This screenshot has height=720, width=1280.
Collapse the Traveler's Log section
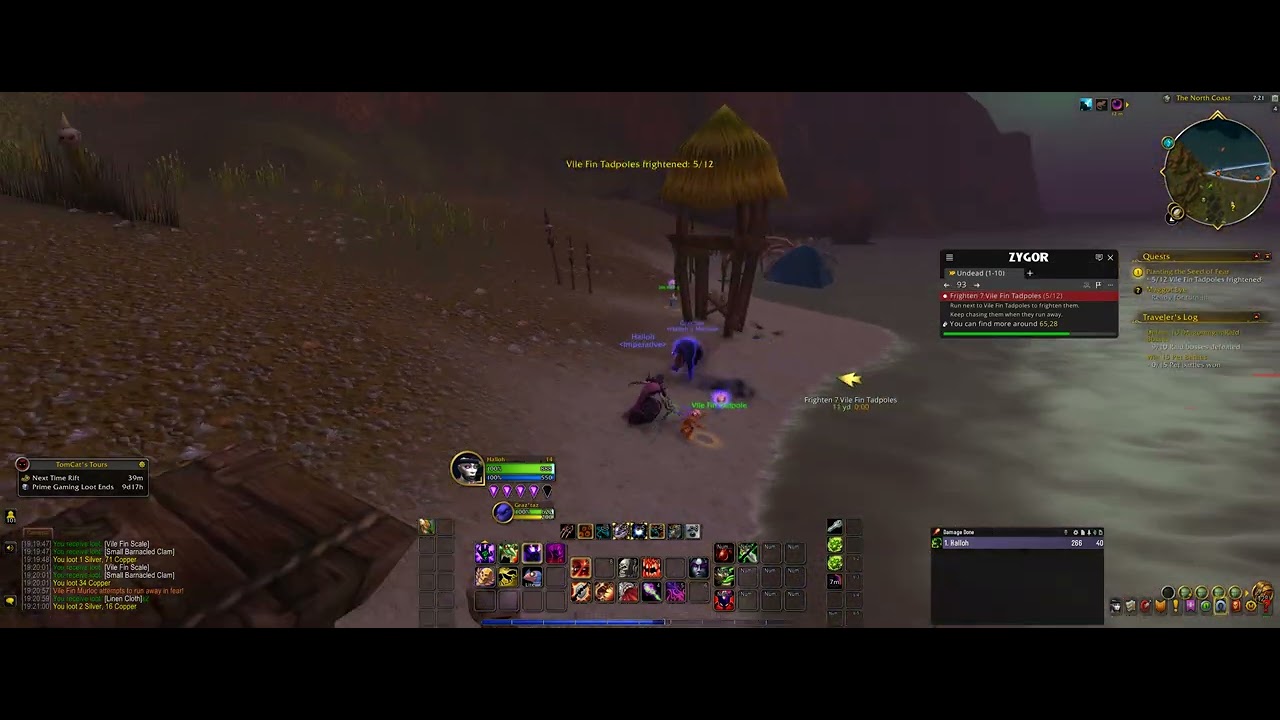click(x=1257, y=318)
